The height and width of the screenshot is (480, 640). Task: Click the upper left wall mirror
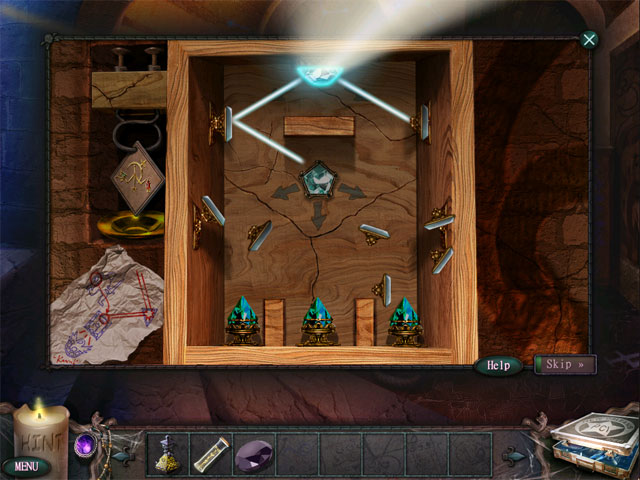coord(229,123)
